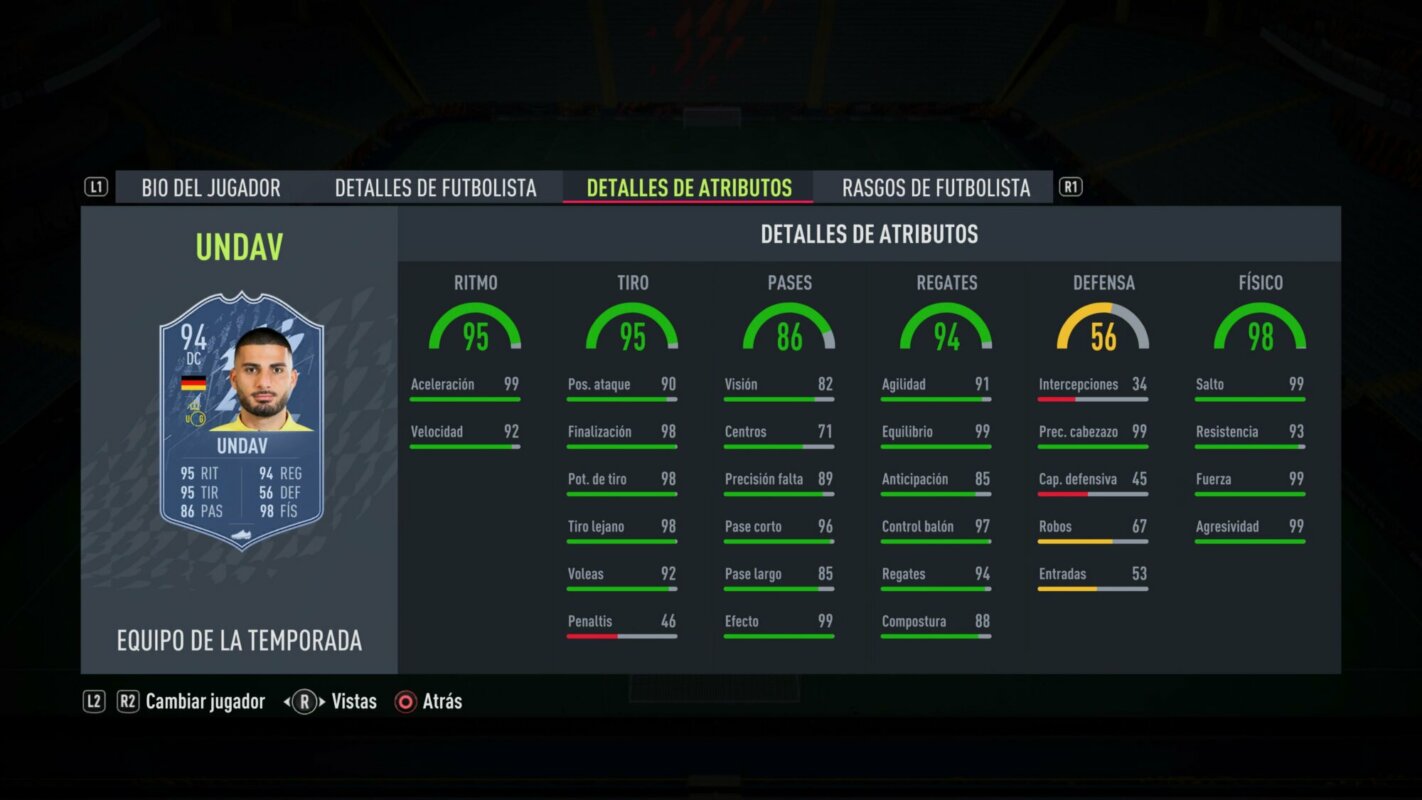Click the circle Atrás button icon
The height and width of the screenshot is (800, 1422).
pyautogui.click(x=405, y=701)
